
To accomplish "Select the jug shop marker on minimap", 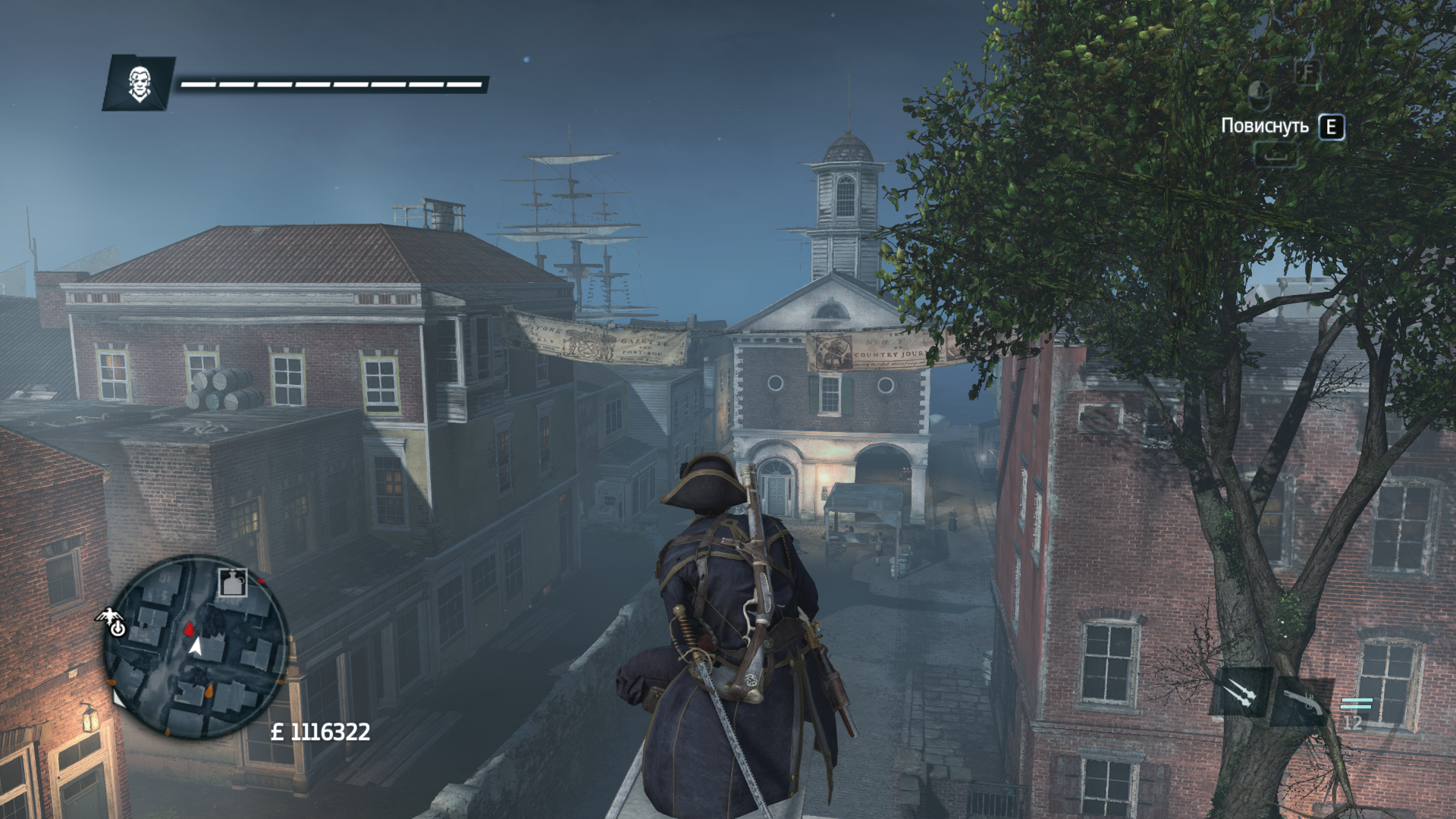I will click(233, 583).
